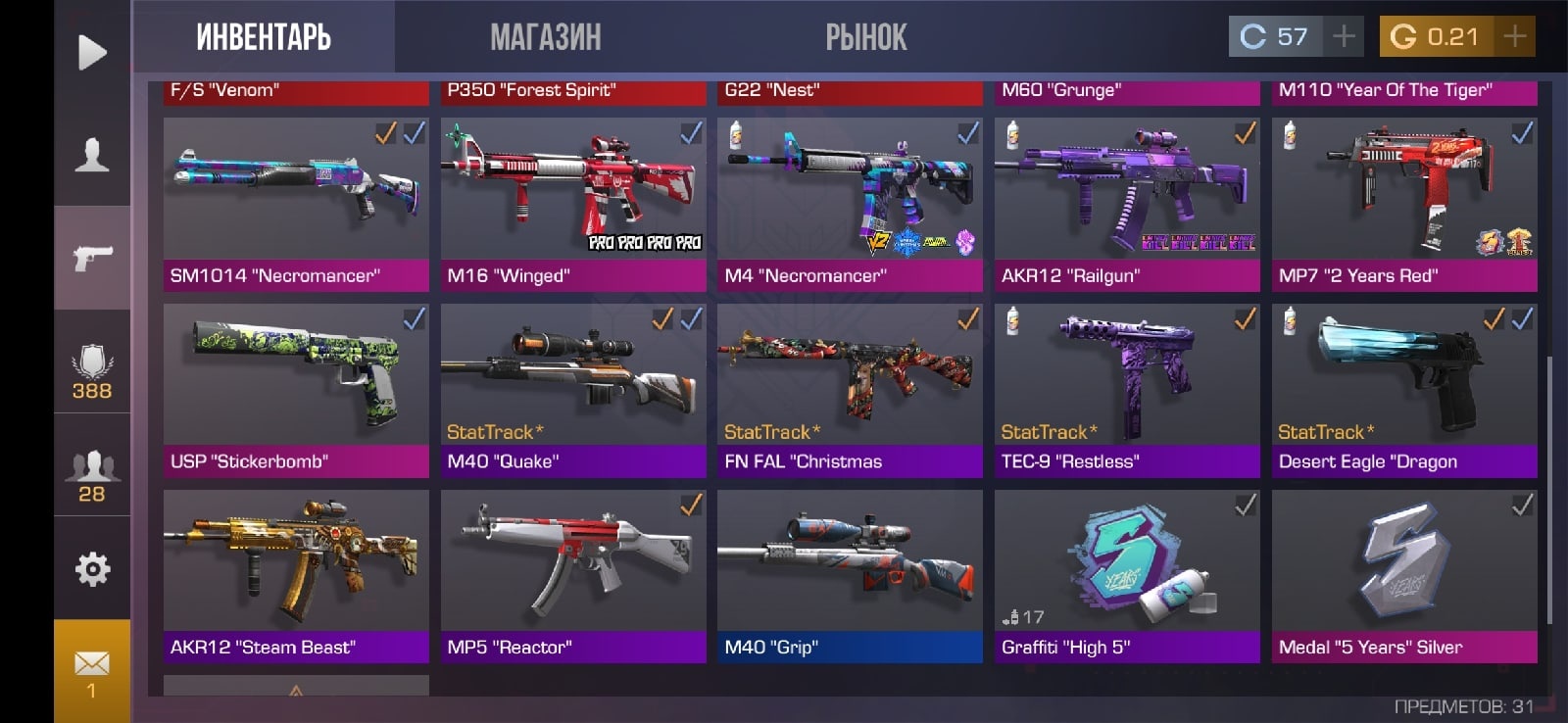
Task: Switch to the Магазин tab
Action: coord(545,37)
